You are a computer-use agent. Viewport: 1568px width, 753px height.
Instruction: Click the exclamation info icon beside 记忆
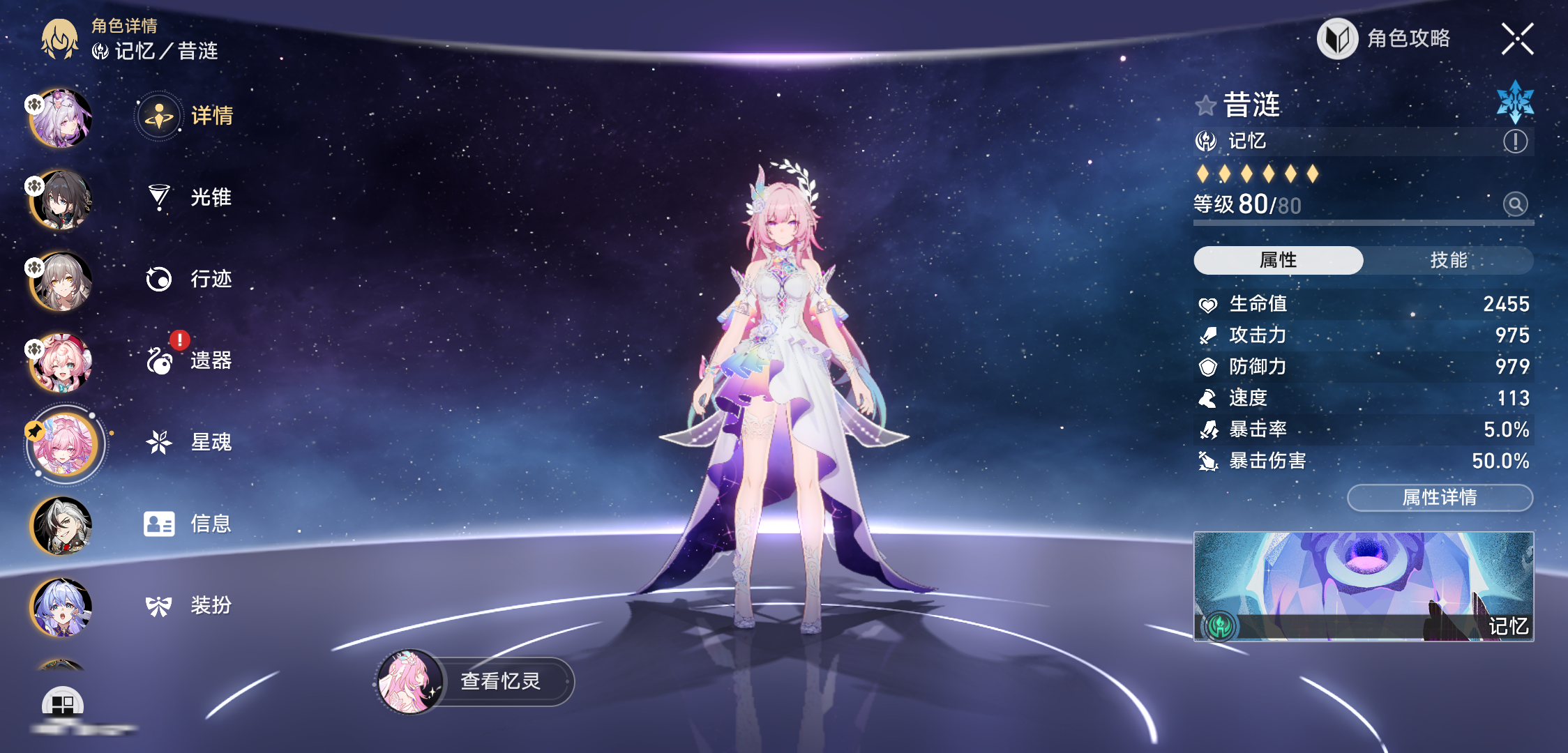pos(1515,142)
